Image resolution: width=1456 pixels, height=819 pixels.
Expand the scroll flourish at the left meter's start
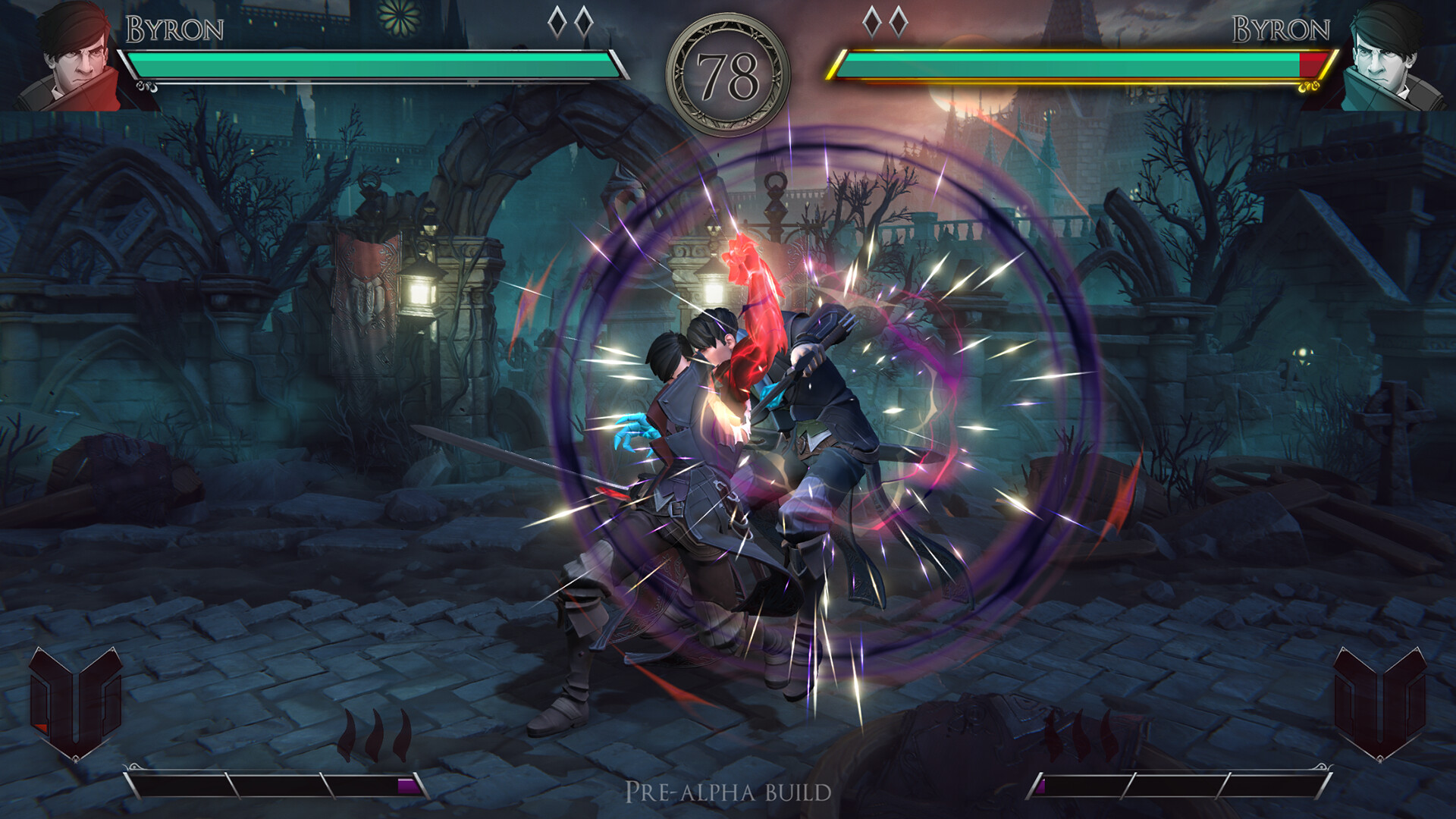pyautogui.click(x=135, y=768)
